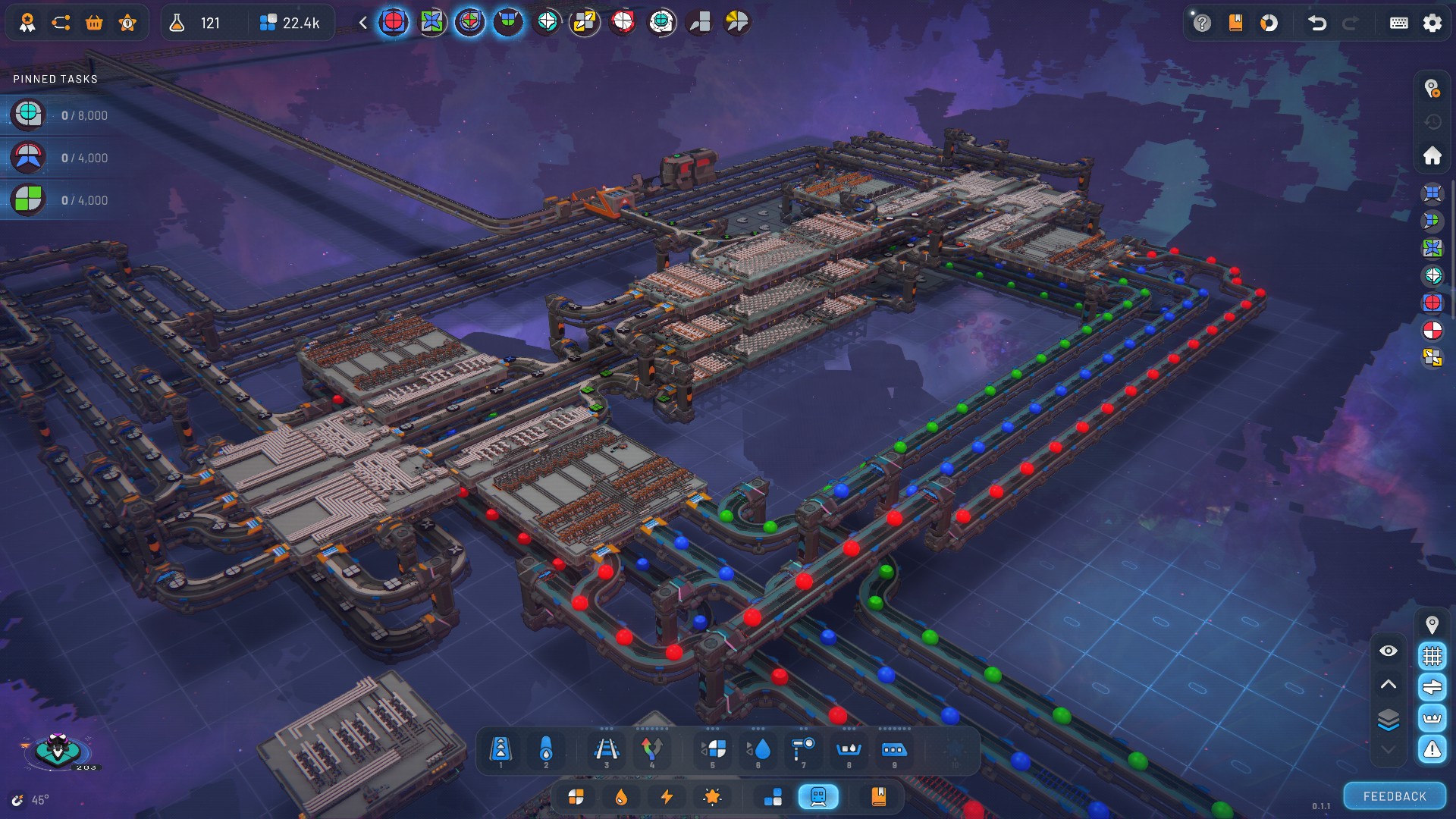This screenshot has width=1456, height=819.
Task: Open the medal ribbon milestones icon
Action: pos(27,23)
